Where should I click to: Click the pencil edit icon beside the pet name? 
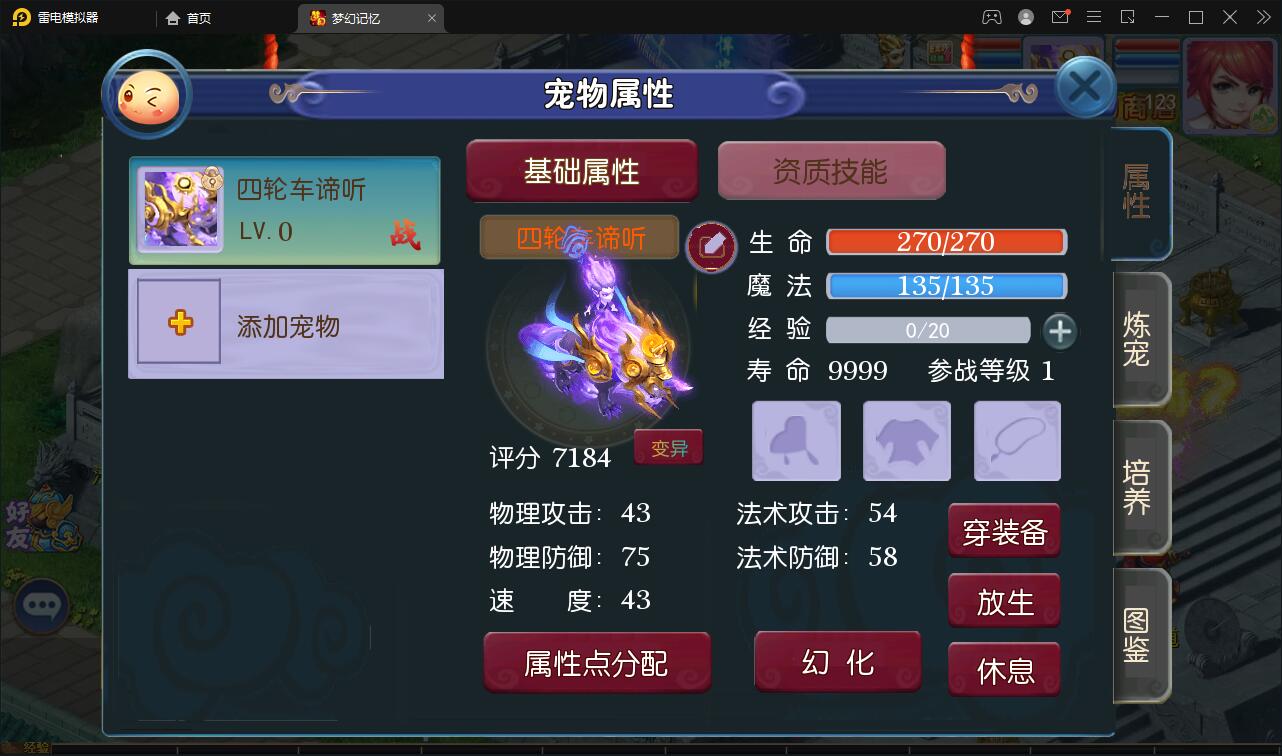[x=712, y=245]
